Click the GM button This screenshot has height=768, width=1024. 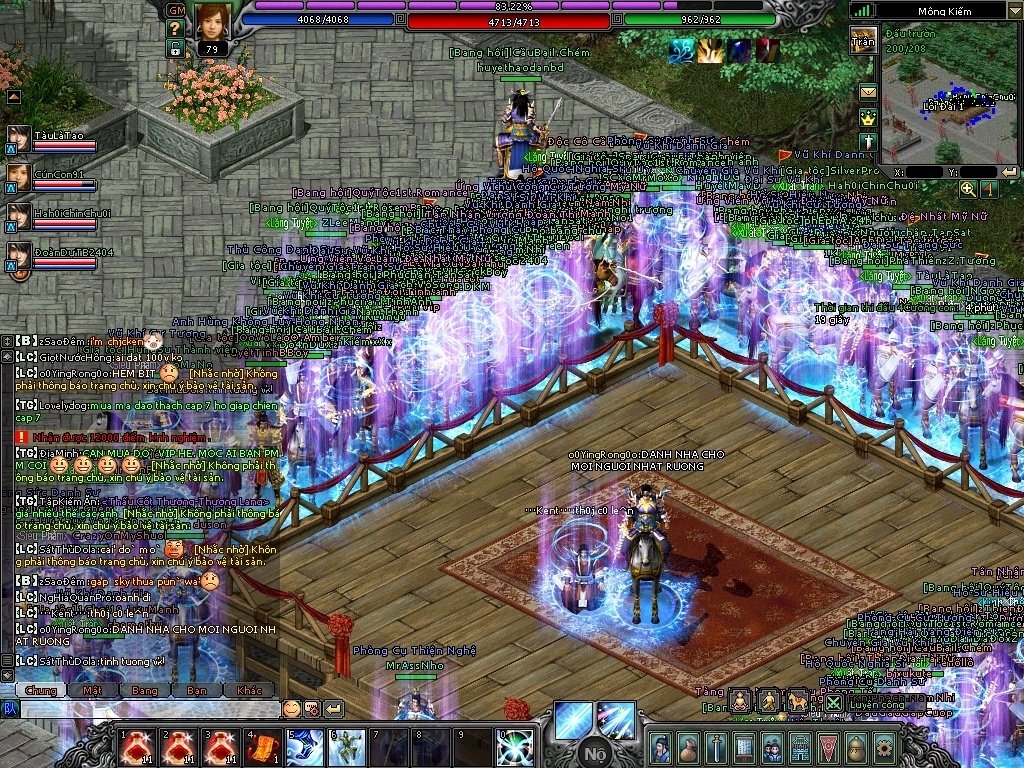click(175, 10)
